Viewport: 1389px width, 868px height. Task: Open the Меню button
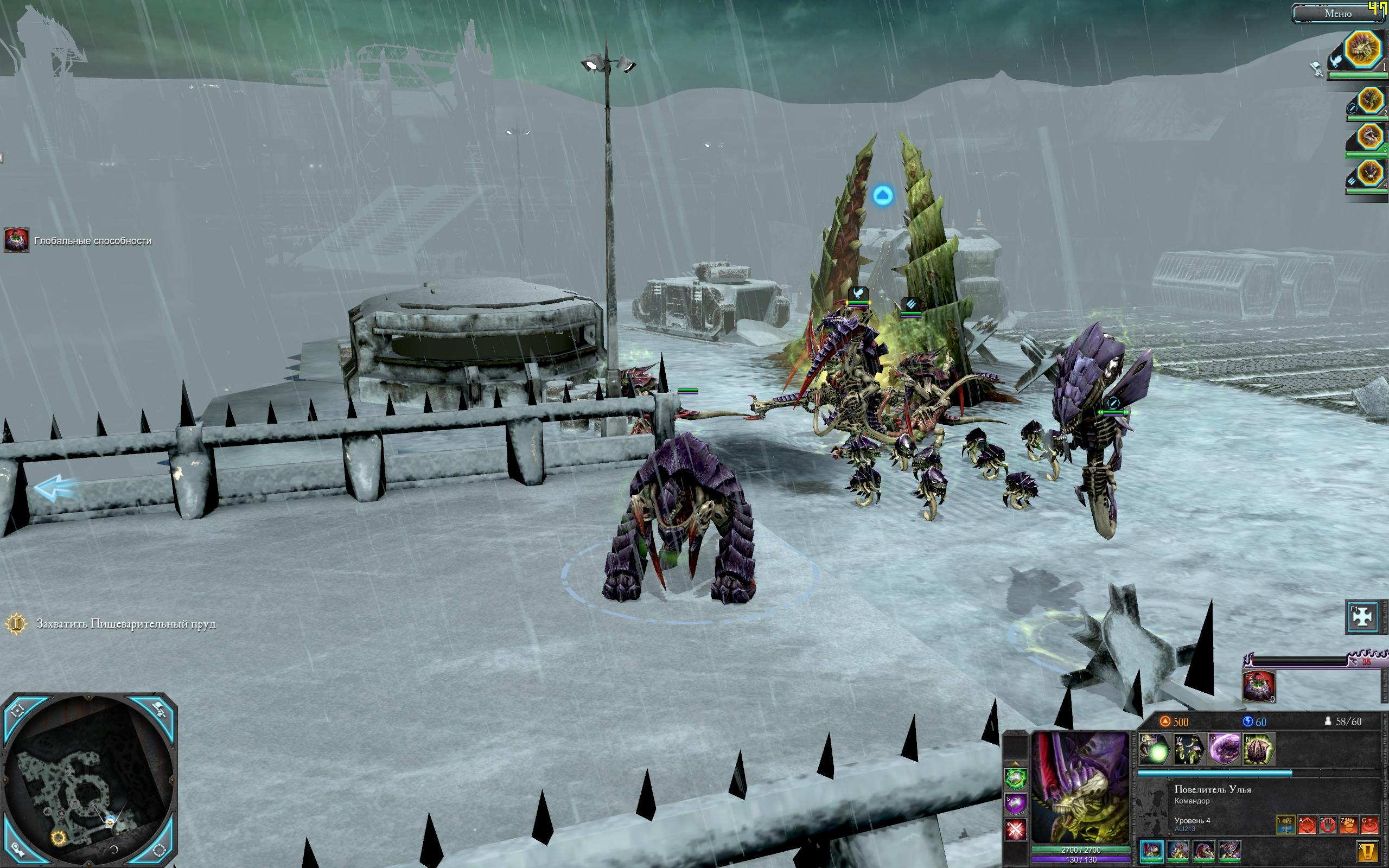pyautogui.click(x=1338, y=14)
